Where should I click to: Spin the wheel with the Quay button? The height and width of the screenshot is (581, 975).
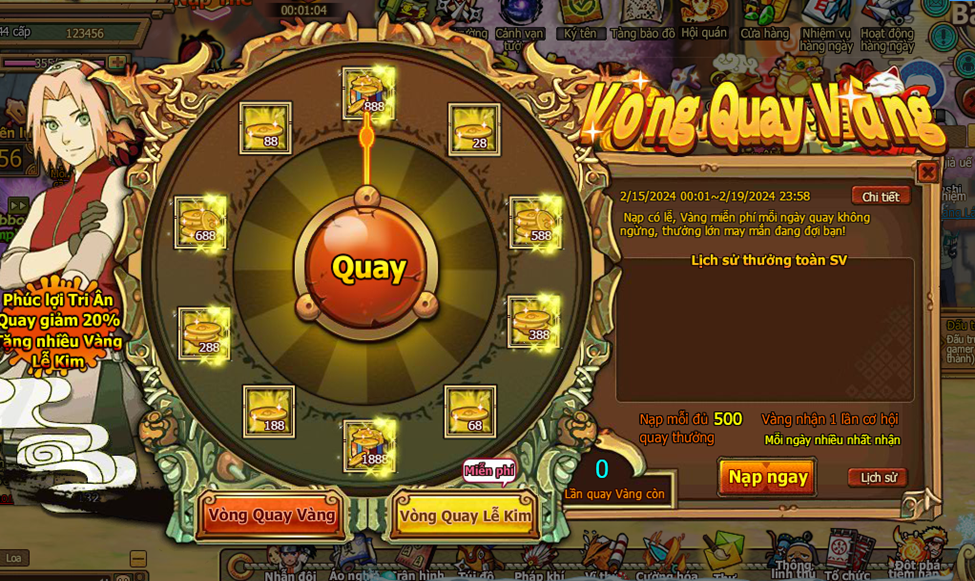369,269
